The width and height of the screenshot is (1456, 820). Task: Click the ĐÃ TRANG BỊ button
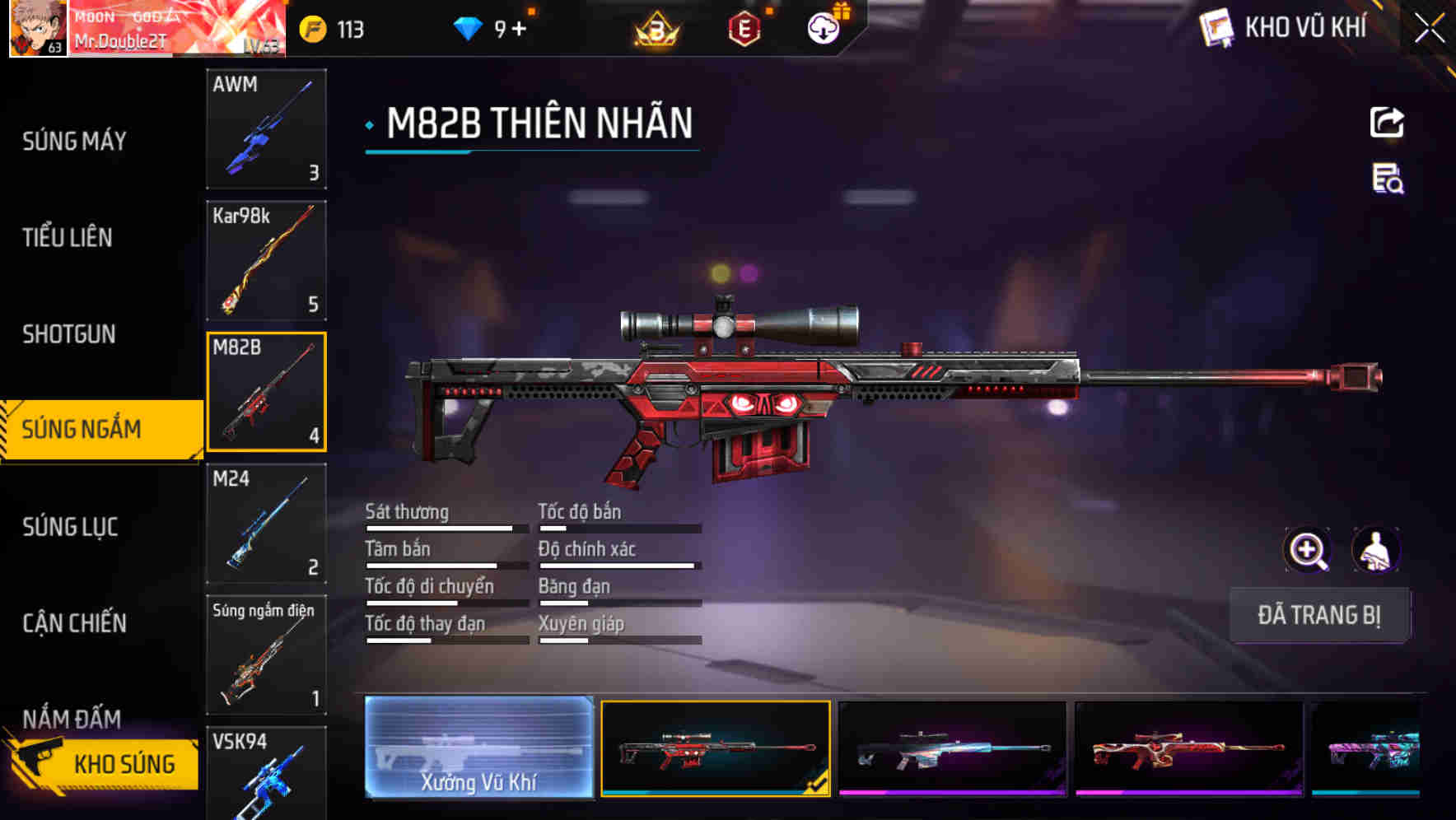[1319, 615]
